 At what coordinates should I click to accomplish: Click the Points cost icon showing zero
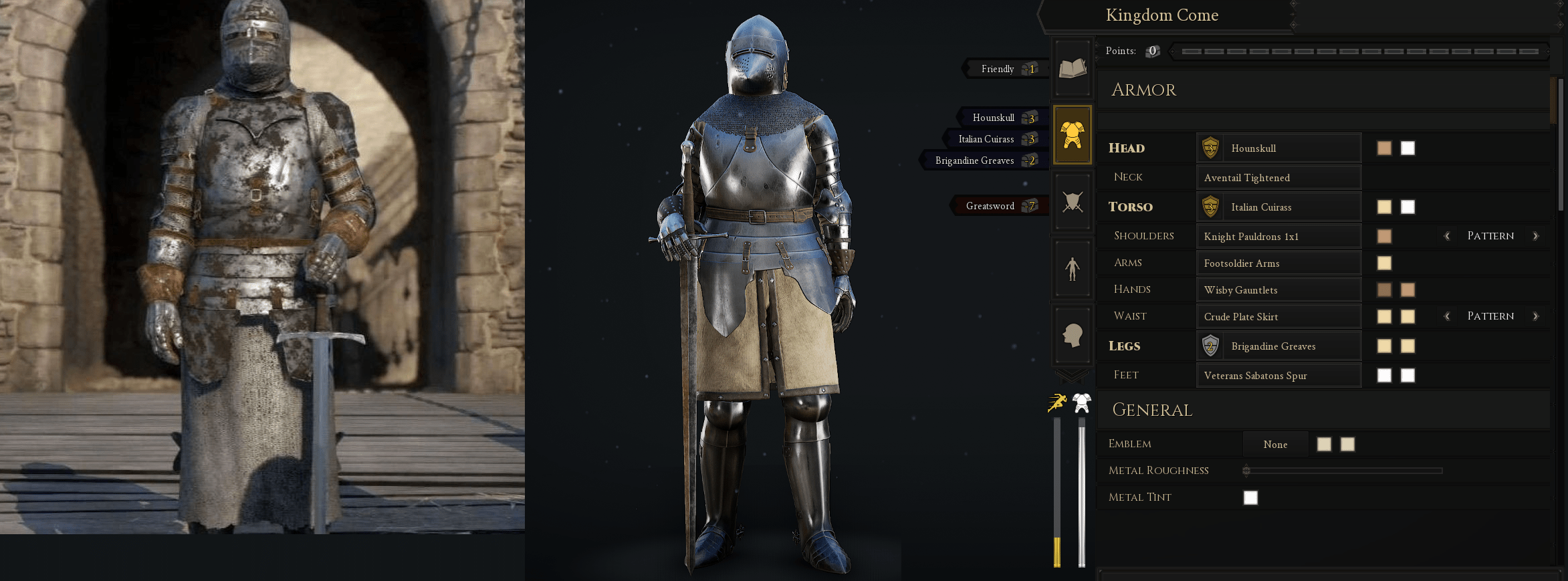[1151, 51]
